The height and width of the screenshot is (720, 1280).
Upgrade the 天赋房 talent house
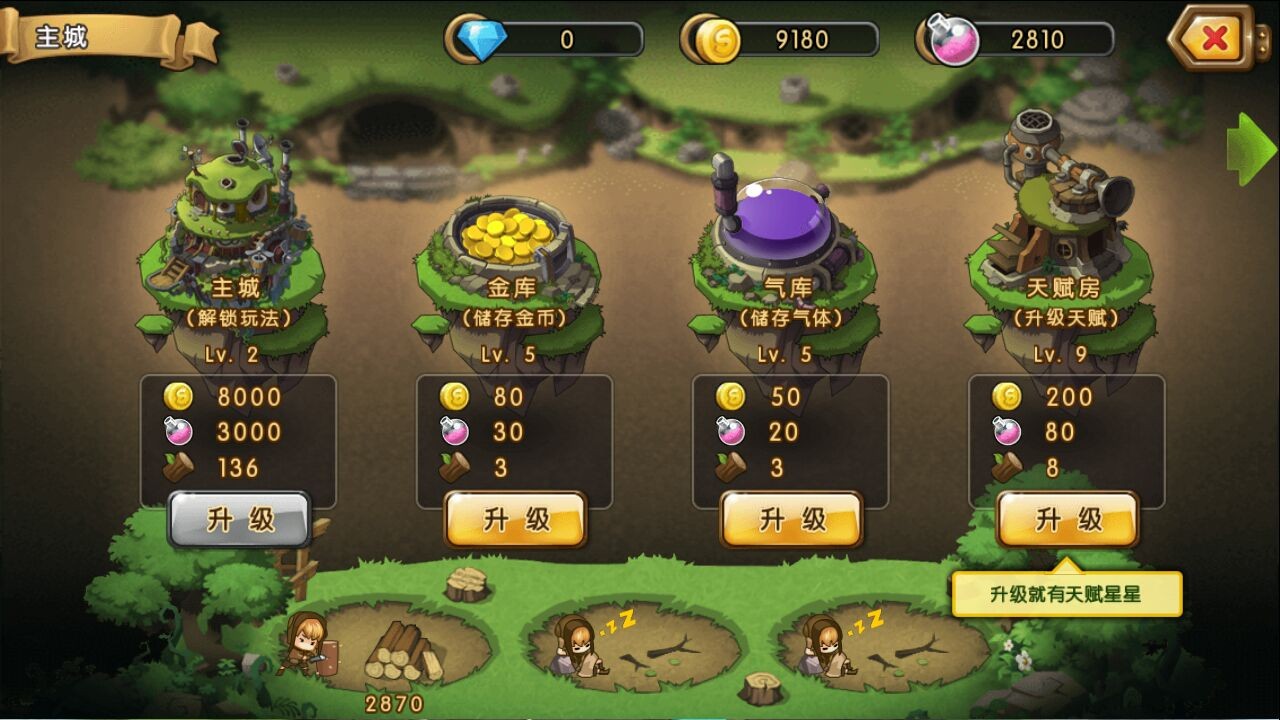(1068, 520)
